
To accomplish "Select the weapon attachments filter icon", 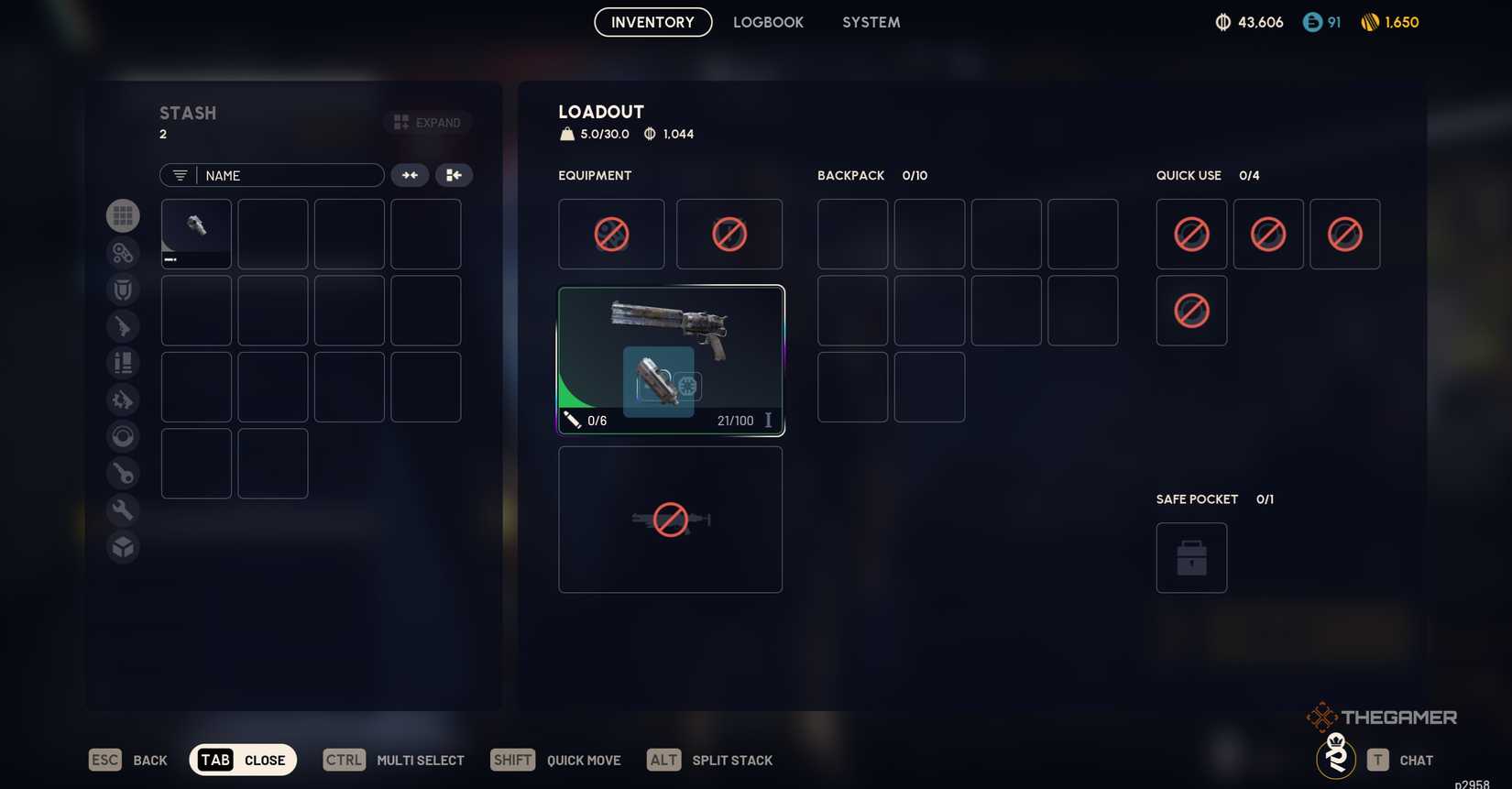I will (123, 252).
